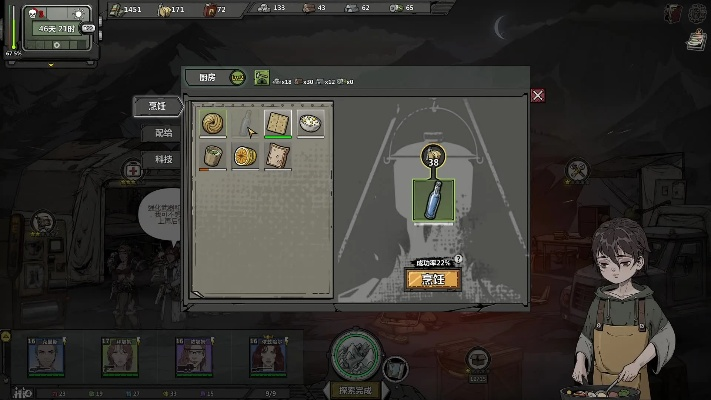The height and width of the screenshot is (400, 711).
Task: Select the rice bowl recipe
Action: point(311,123)
